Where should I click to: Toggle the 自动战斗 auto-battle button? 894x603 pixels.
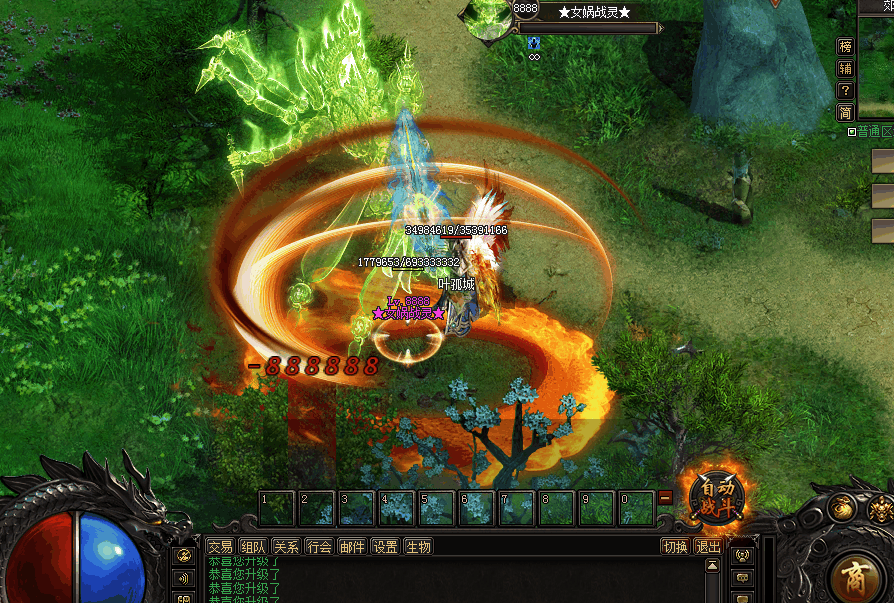tap(717, 497)
